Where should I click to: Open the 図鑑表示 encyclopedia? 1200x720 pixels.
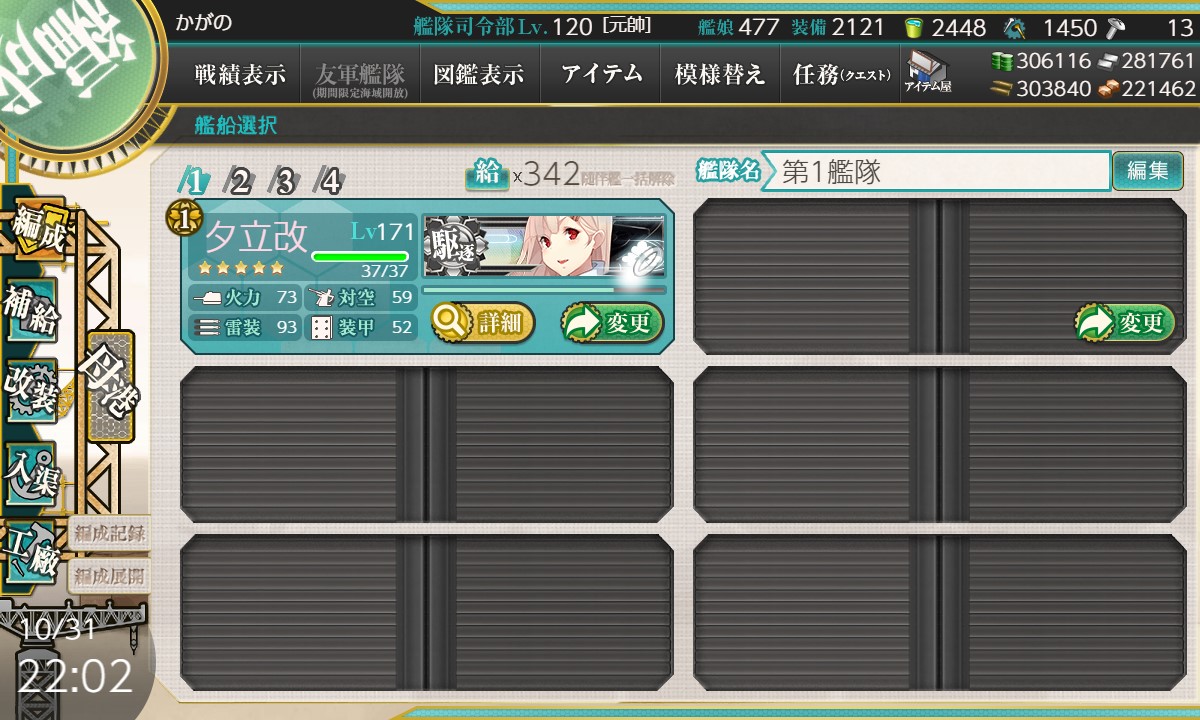pos(479,75)
